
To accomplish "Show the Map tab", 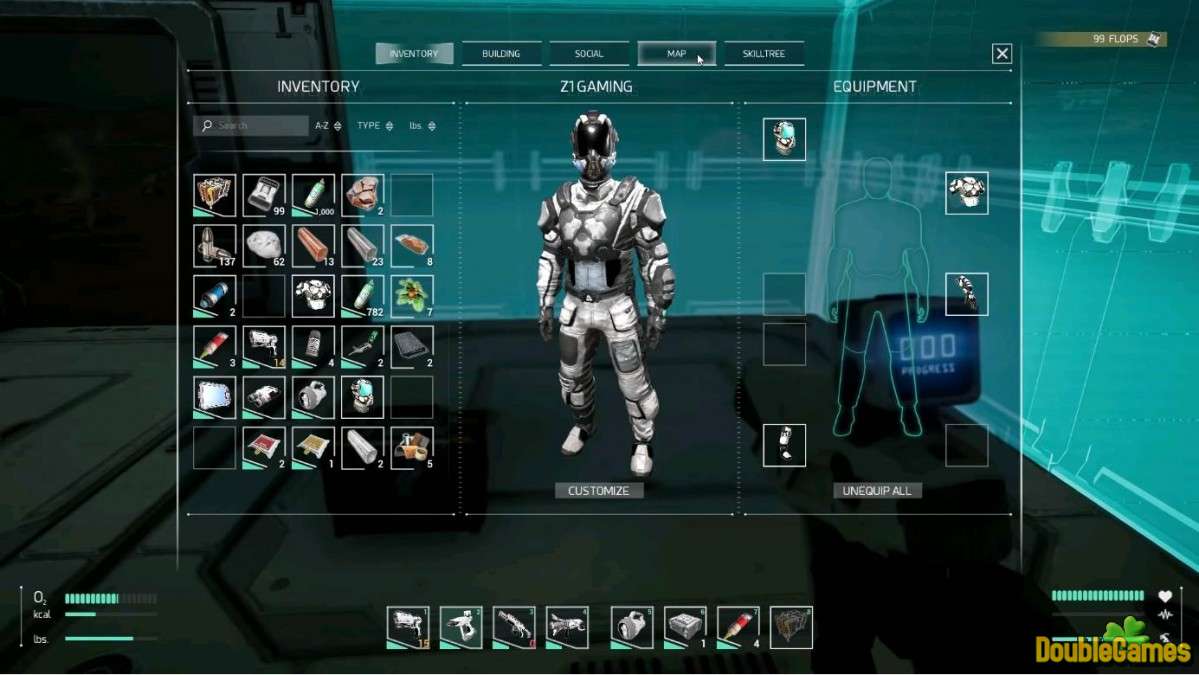I will (x=677, y=54).
